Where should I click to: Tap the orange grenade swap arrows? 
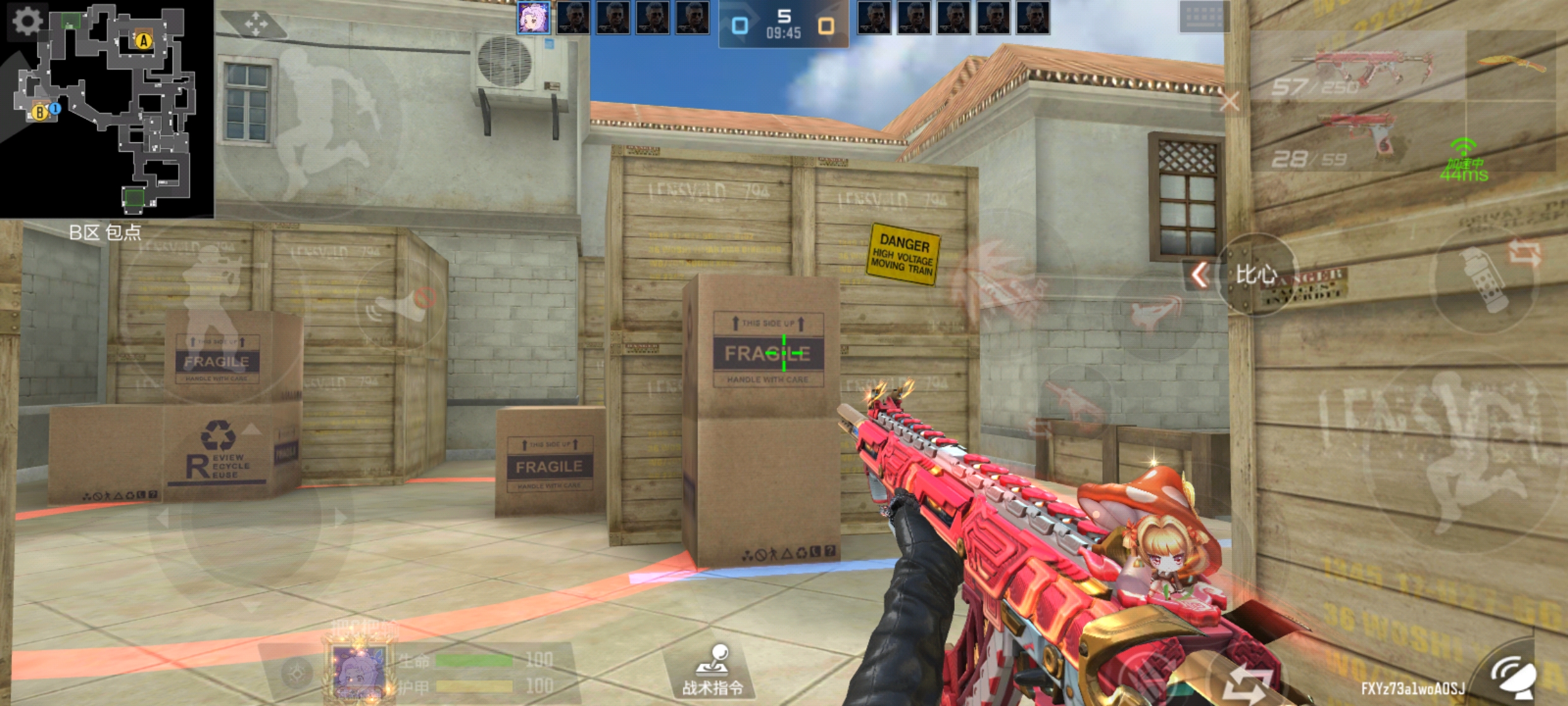(x=1525, y=254)
